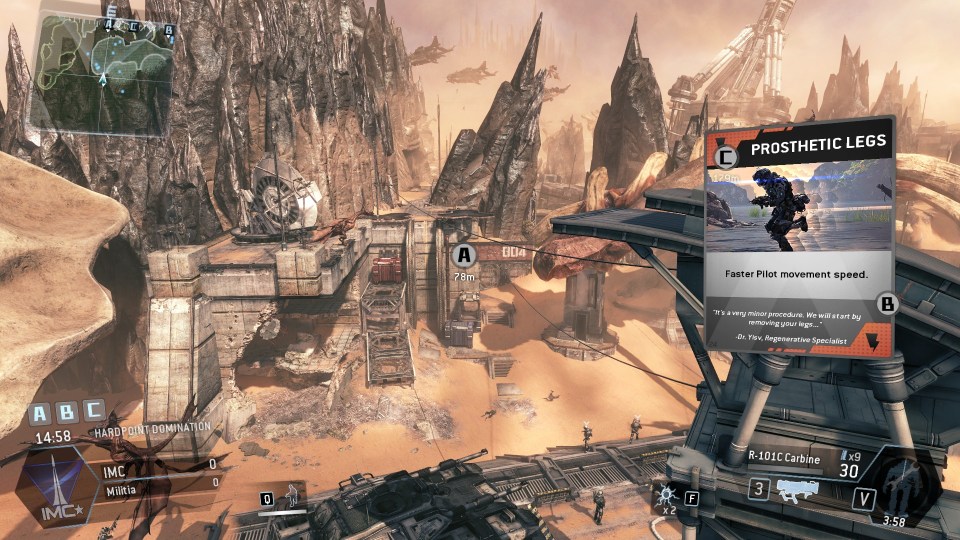The width and height of the screenshot is (960, 540).
Task: Select the Prosthetic Legs burn card
Action: (x=800, y=235)
